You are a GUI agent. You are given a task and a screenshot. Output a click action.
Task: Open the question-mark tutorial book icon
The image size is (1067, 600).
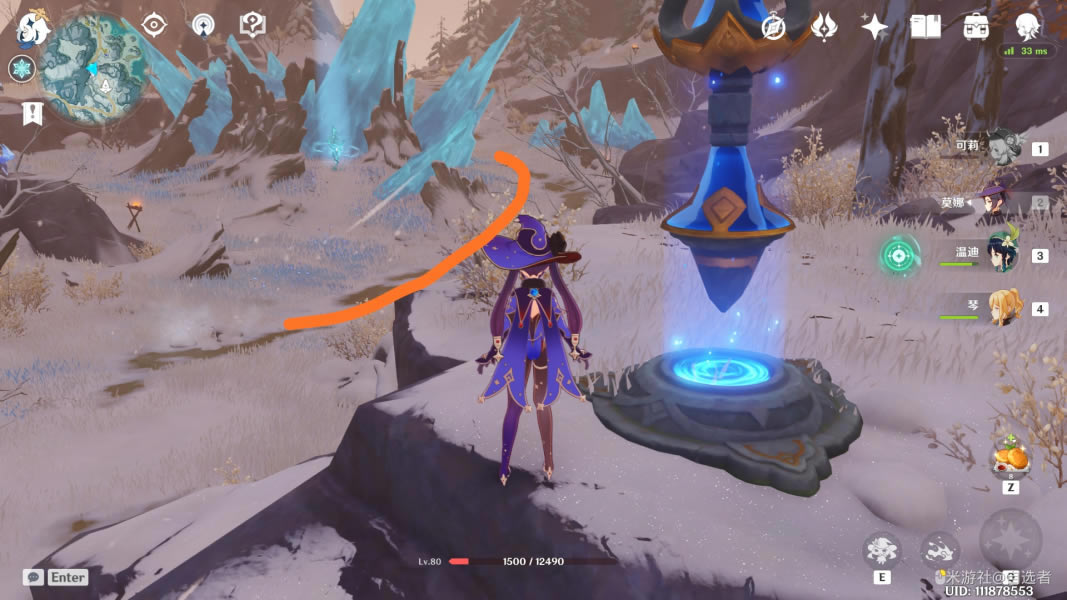coord(252,25)
